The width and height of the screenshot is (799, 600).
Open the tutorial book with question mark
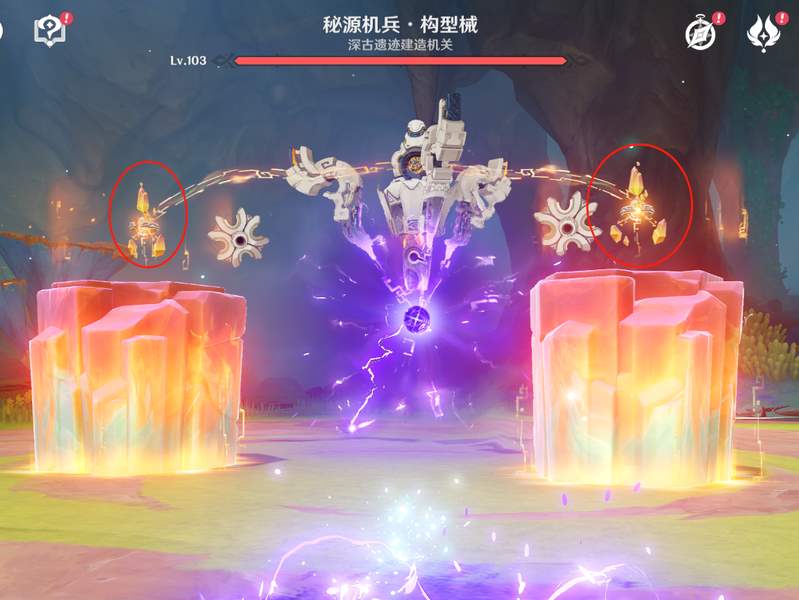[x=49, y=31]
